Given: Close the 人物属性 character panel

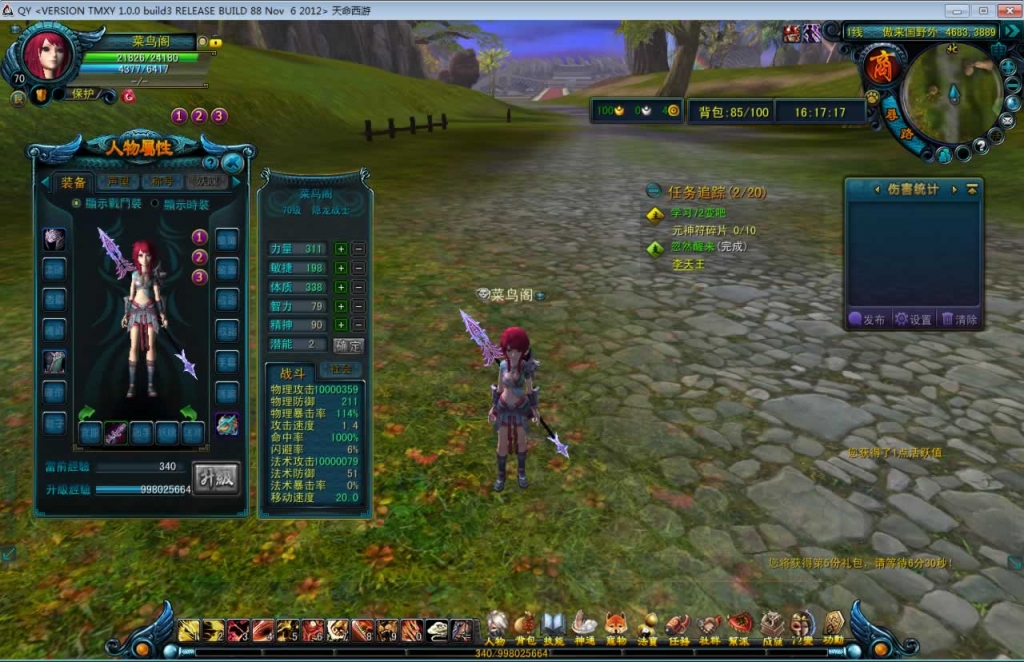Looking at the screenshot, I should (x=233, y=162).
